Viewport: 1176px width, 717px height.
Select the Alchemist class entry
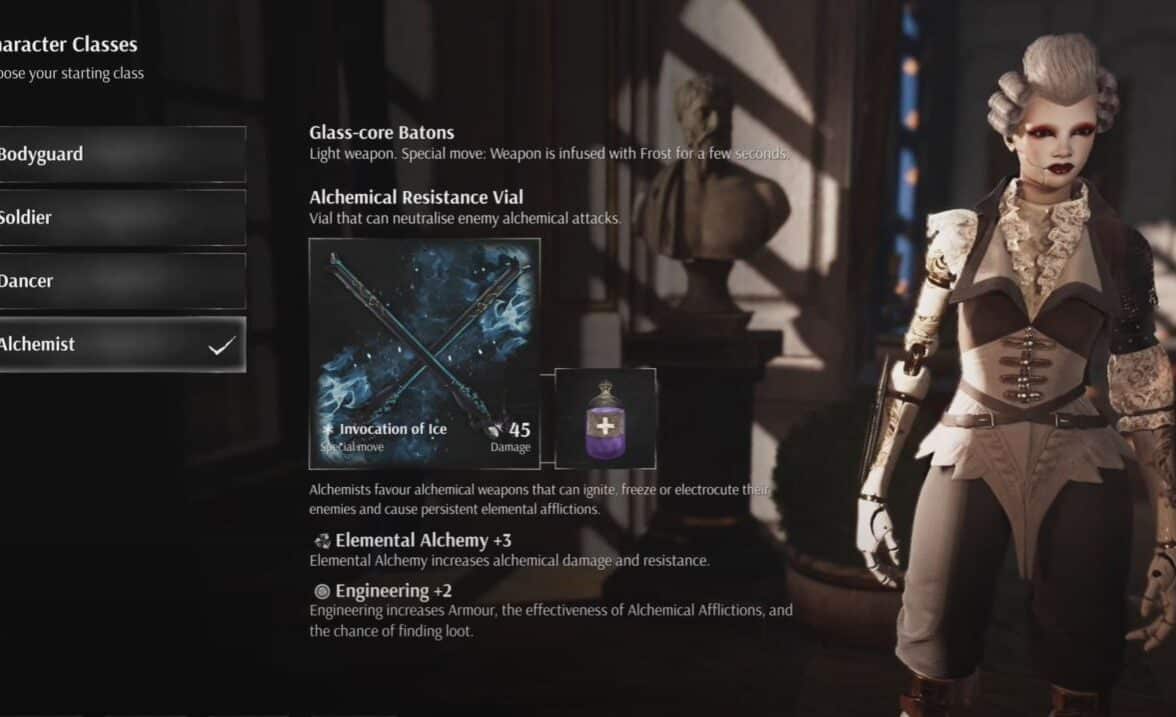pos(120,344)
